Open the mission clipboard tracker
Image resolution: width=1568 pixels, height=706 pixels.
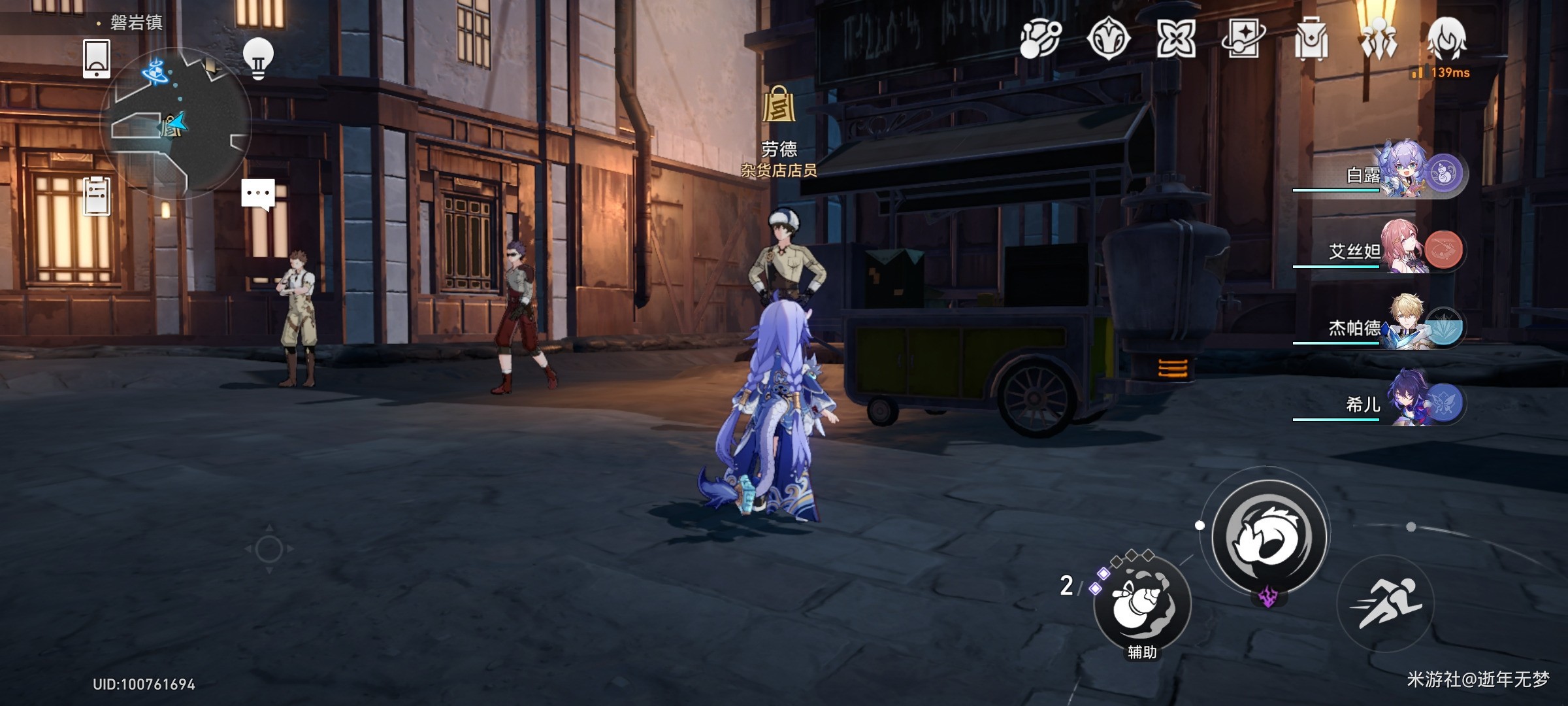click(x=97, y=196)
